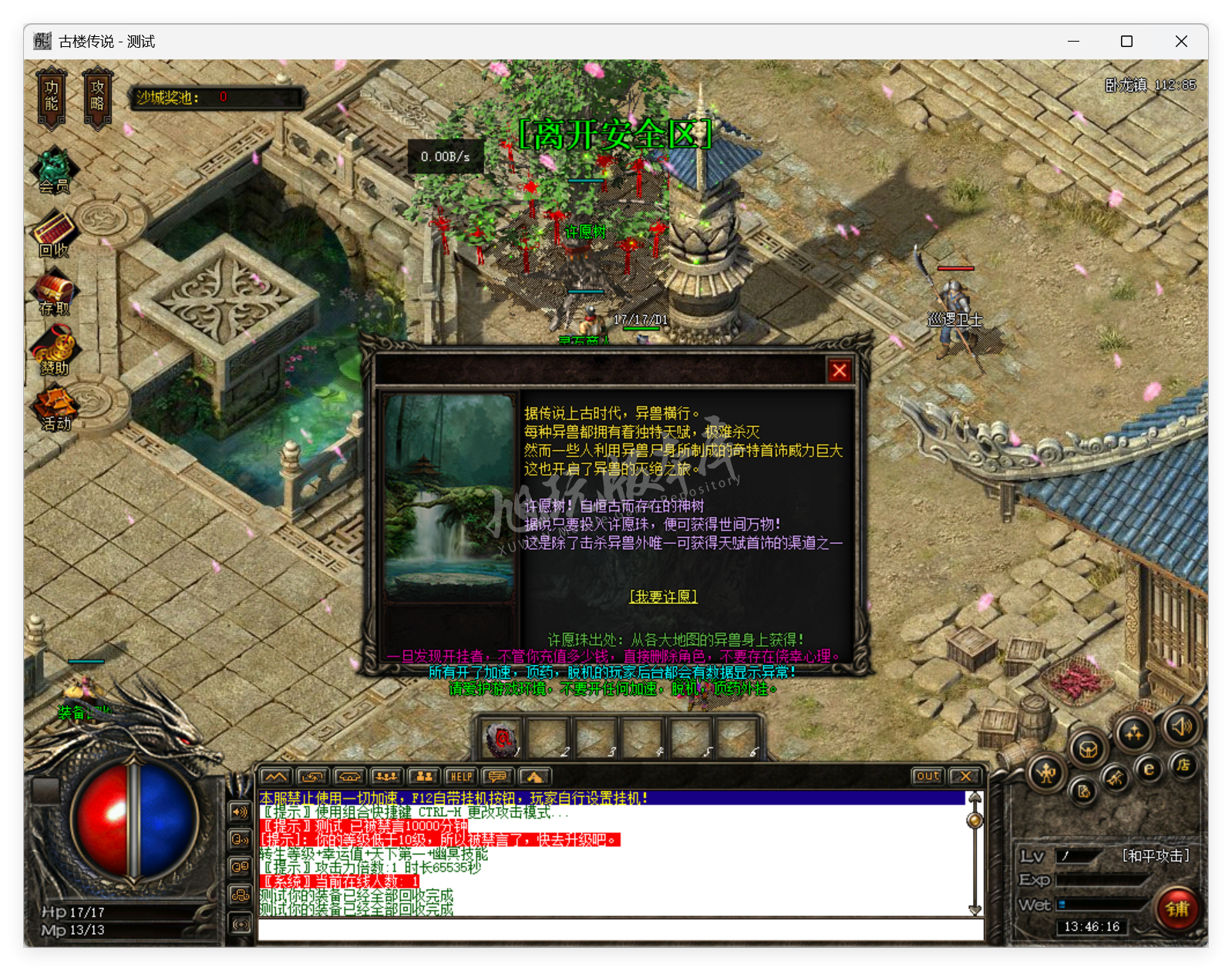Open the 攻略 (Guide) menu at top left
The height and width of the screenshot is (971, 1232).
coord(98,96)
